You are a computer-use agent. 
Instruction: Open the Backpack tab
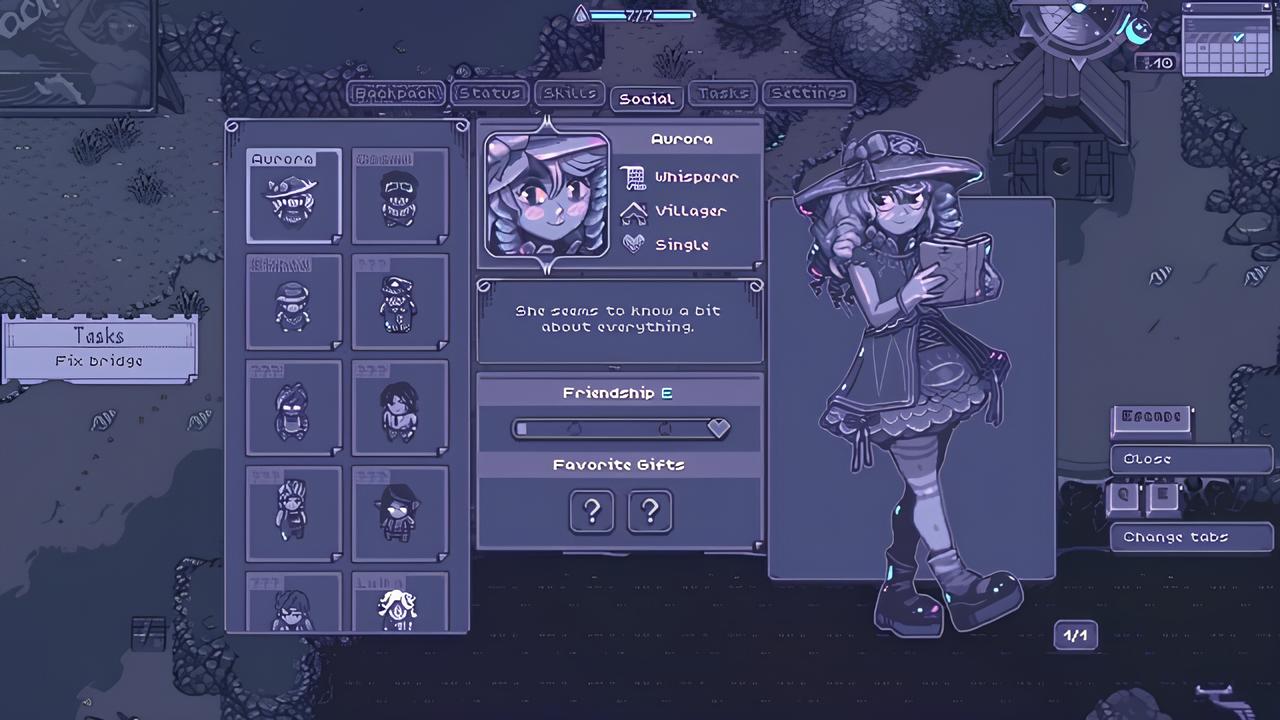tap(396, 93)
